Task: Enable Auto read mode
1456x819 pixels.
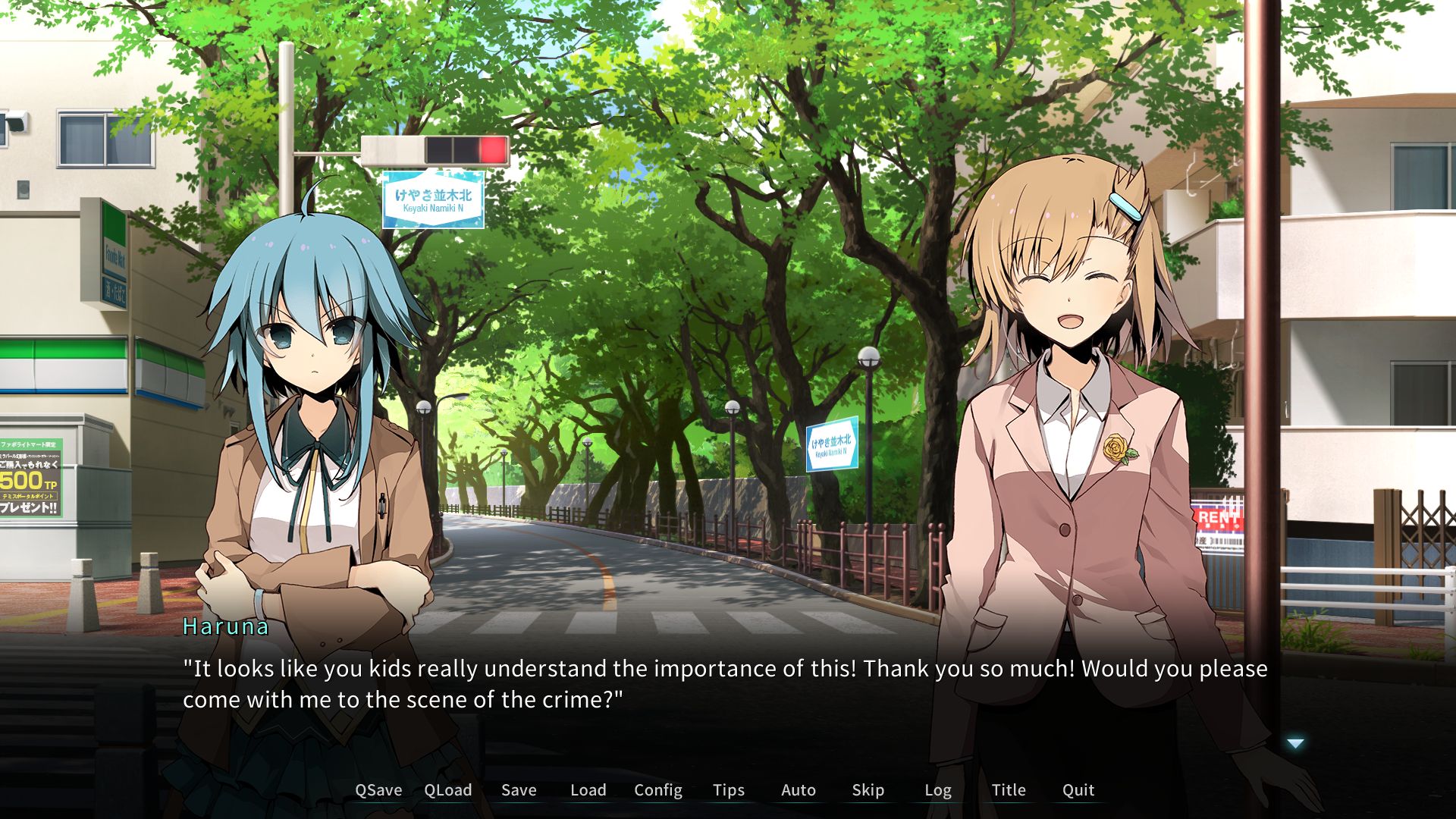Action: (798, 790)
